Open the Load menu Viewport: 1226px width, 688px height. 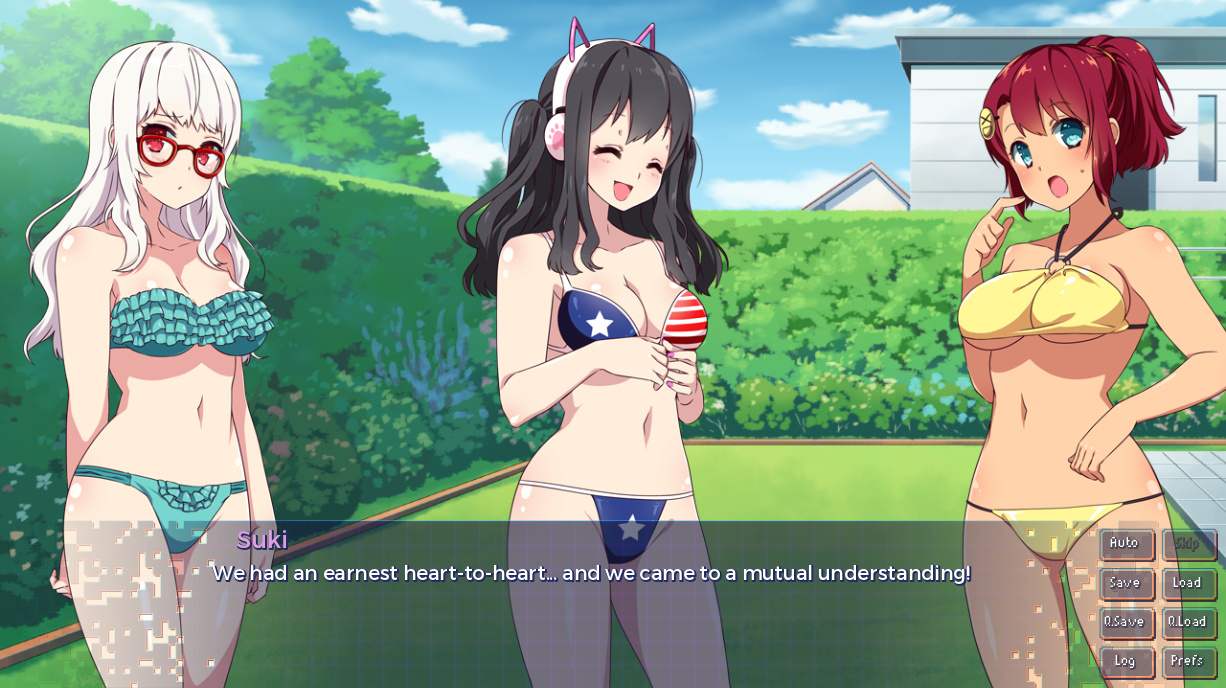pos(1188,583)
